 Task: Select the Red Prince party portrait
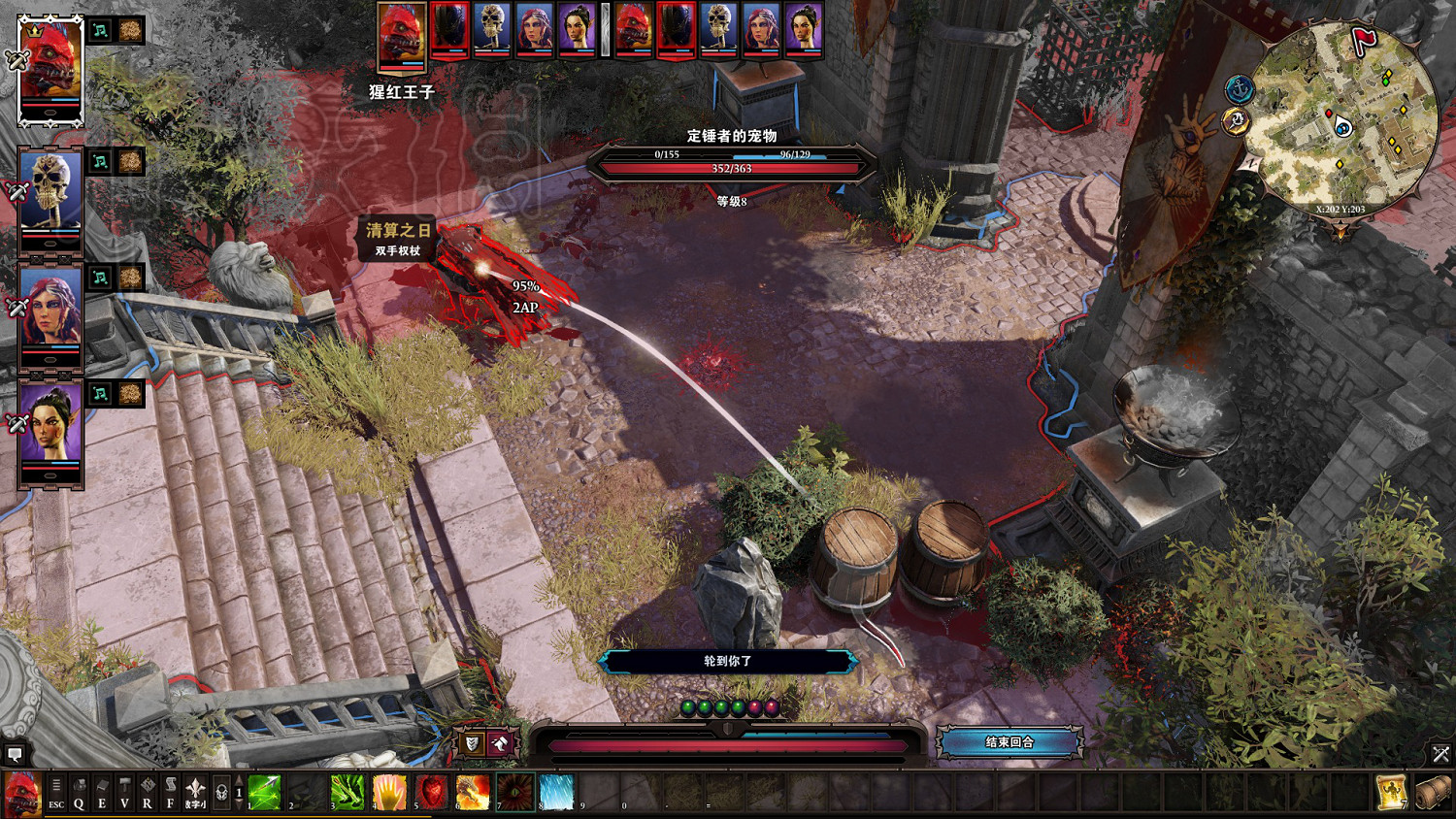(50, 68)
